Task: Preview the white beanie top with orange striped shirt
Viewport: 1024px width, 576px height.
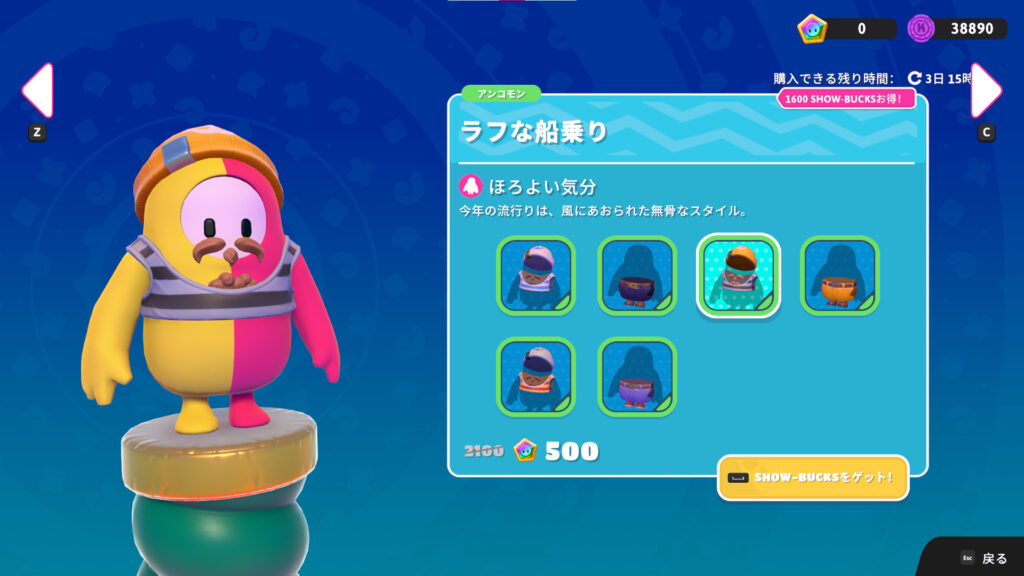Action: [536, 376]
